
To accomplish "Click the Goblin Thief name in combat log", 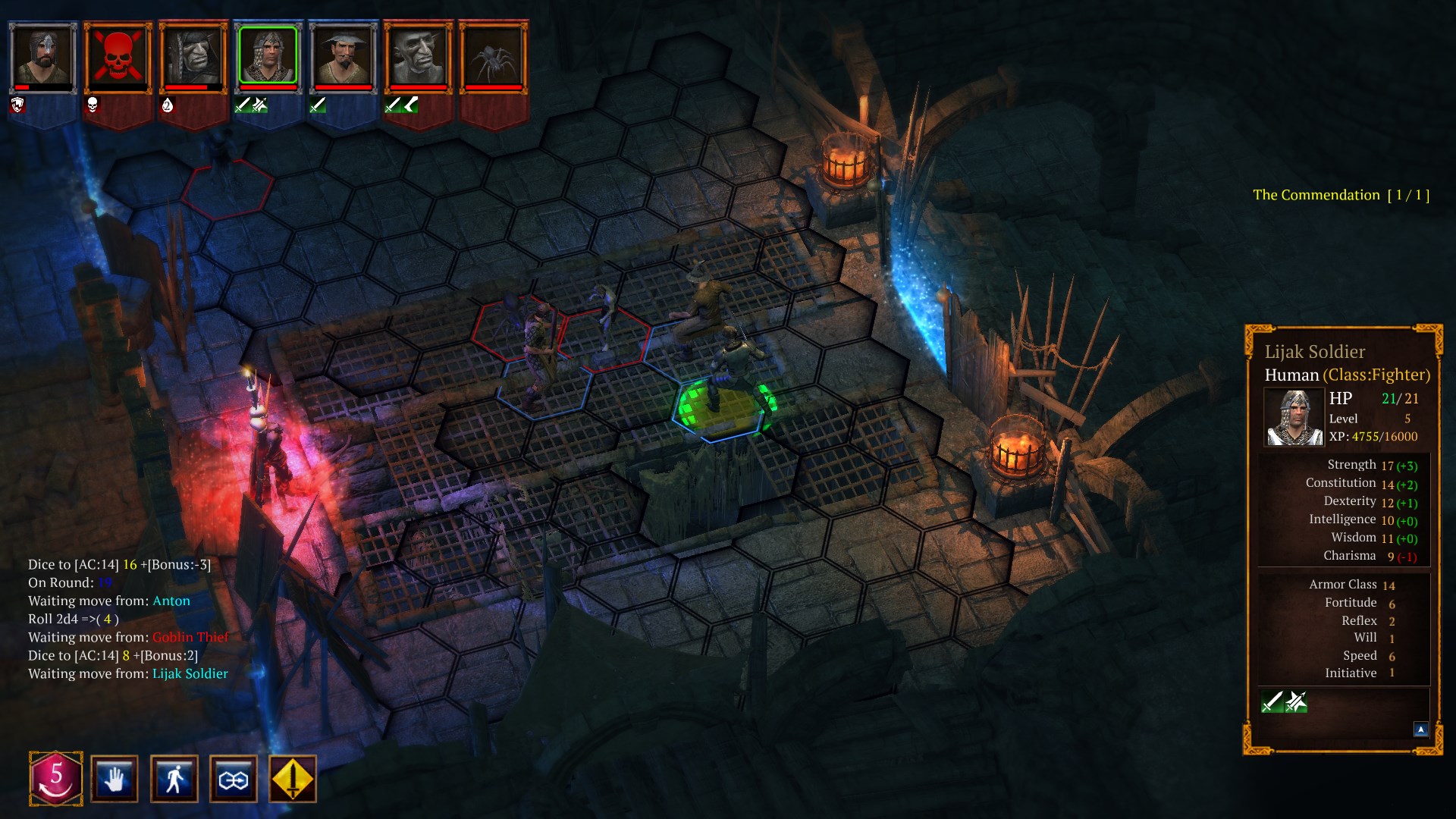I will pos(189,637).
